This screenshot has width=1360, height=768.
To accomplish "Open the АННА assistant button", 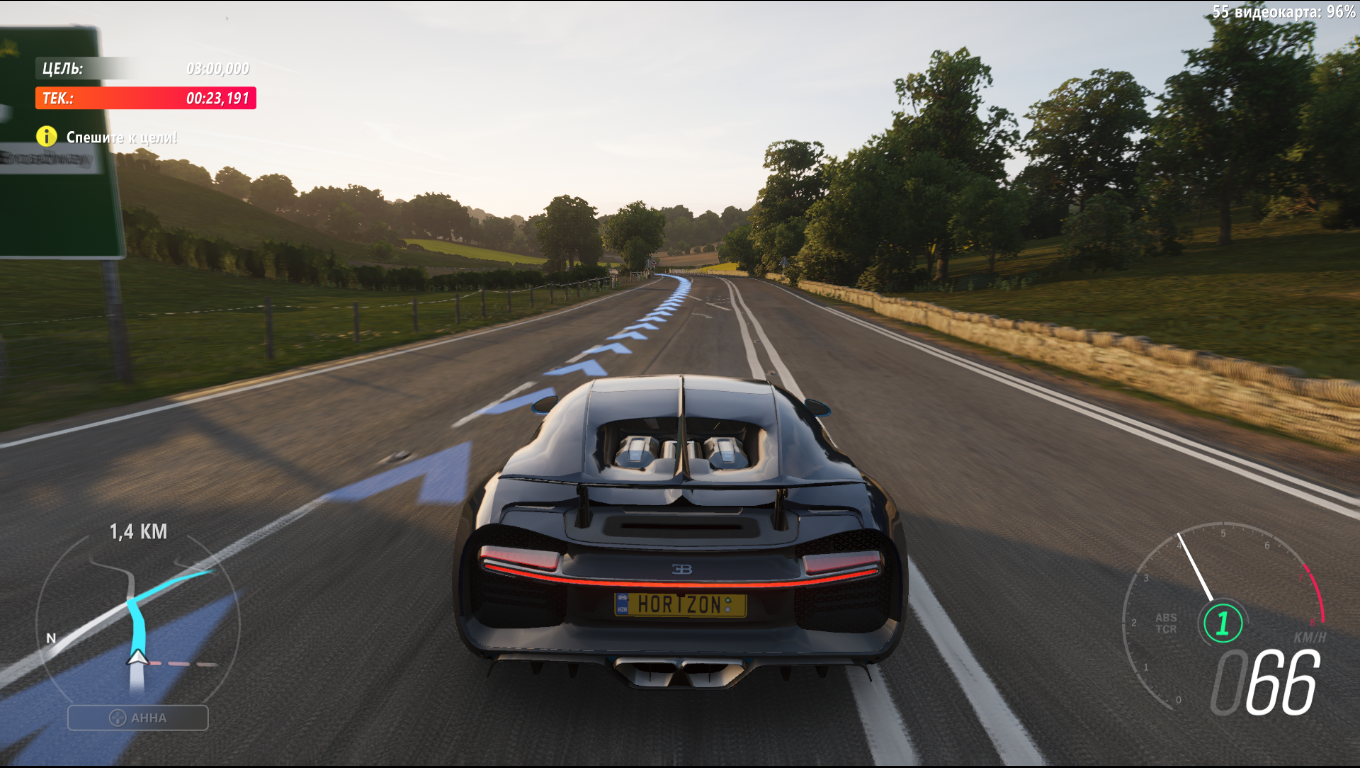I will point(138,717).
